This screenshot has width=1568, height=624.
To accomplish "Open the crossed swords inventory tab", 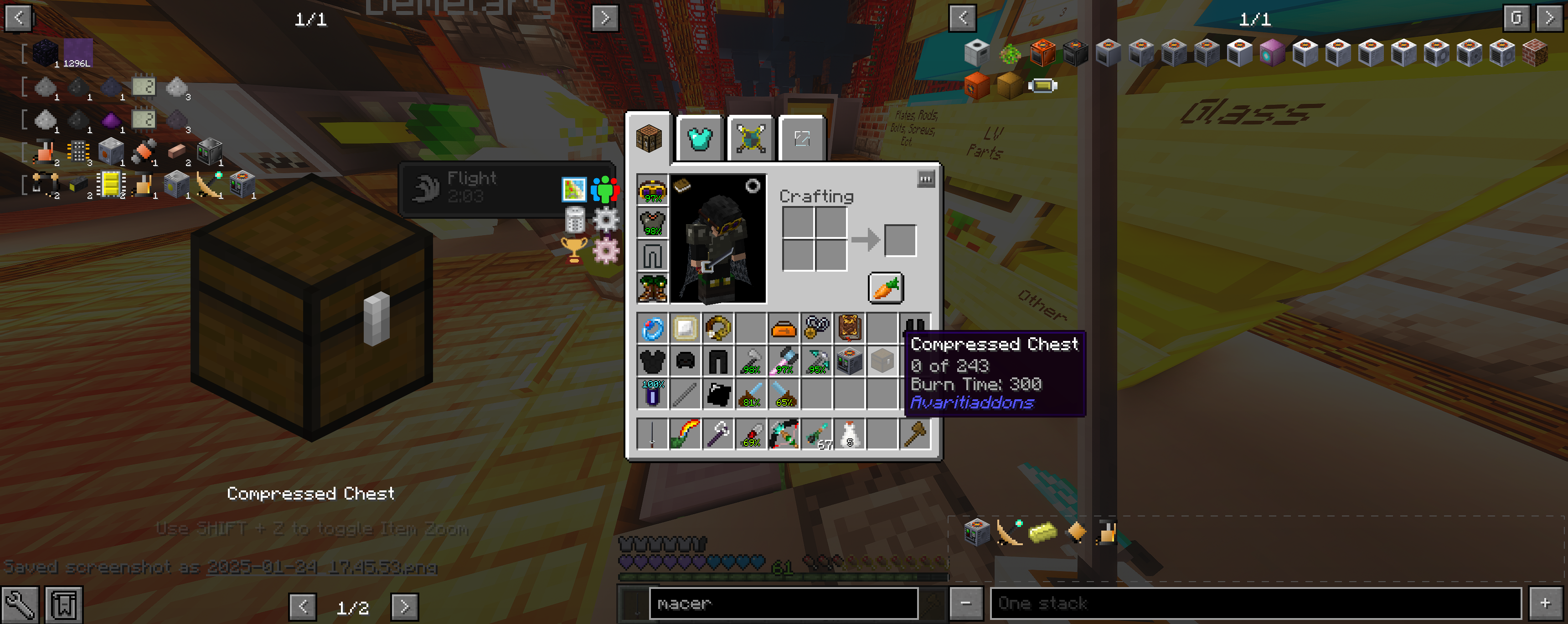I will coord(751,139).
